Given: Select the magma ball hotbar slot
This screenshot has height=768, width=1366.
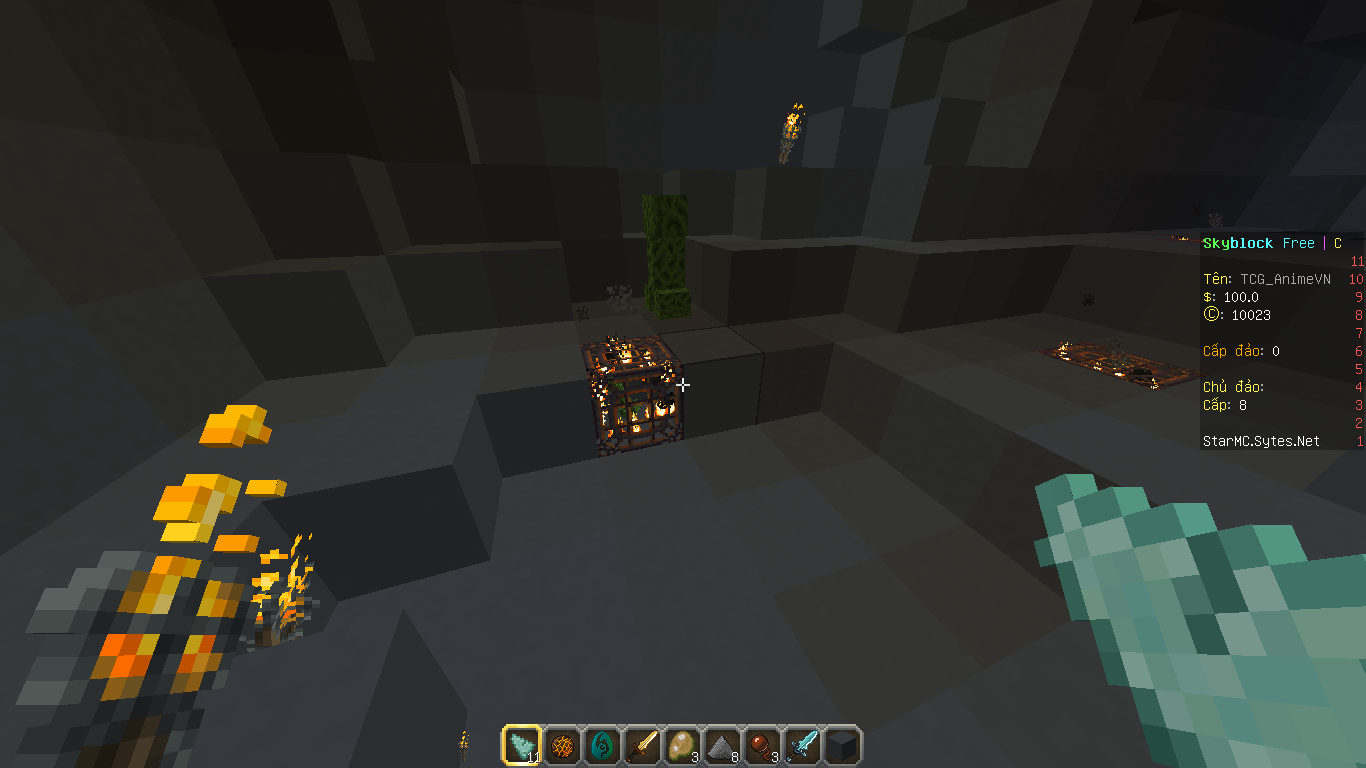Looking at the screenshot, I should 562,746.
